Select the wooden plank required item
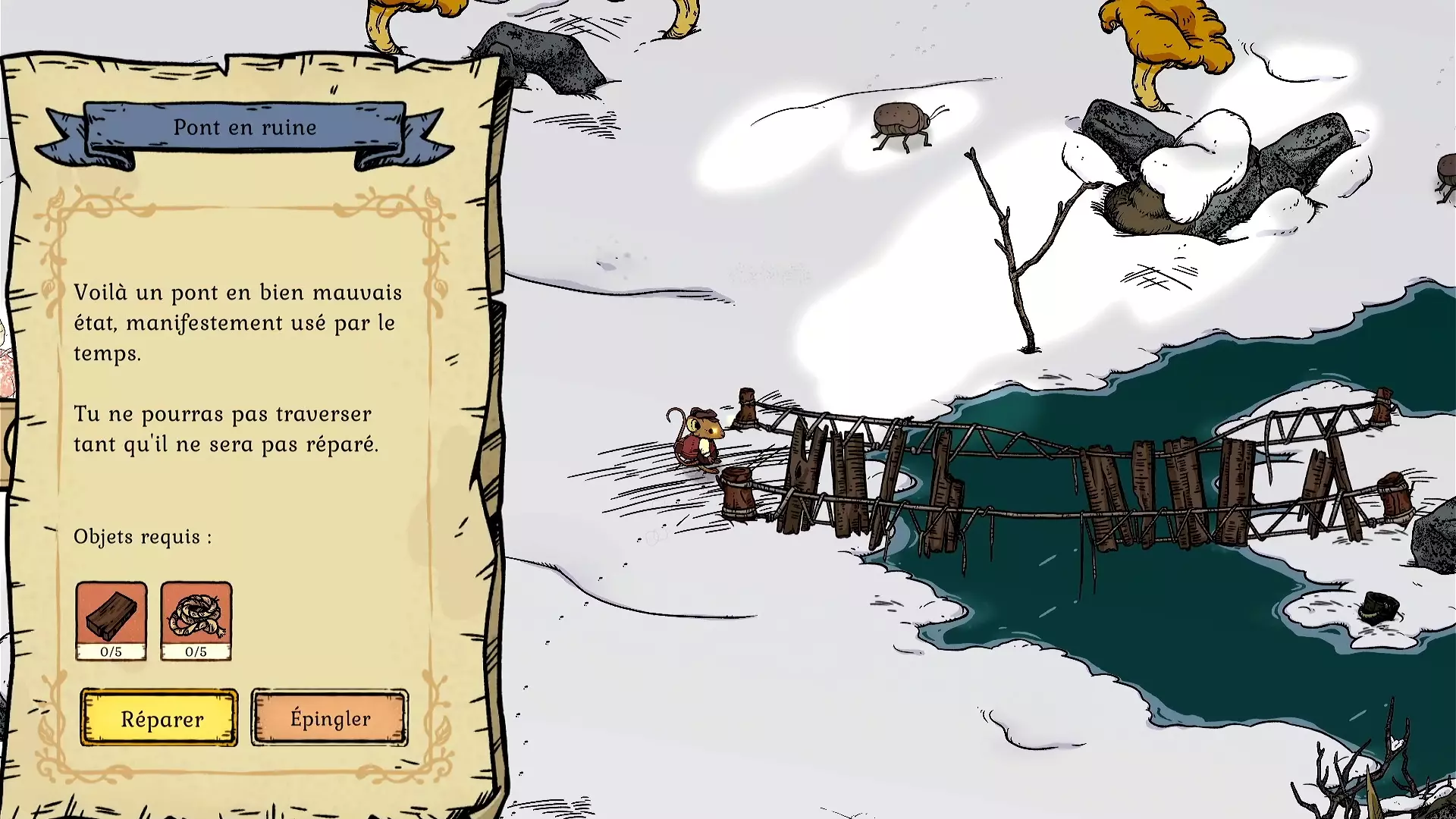The image size is (1456, 819). point(111,620)
